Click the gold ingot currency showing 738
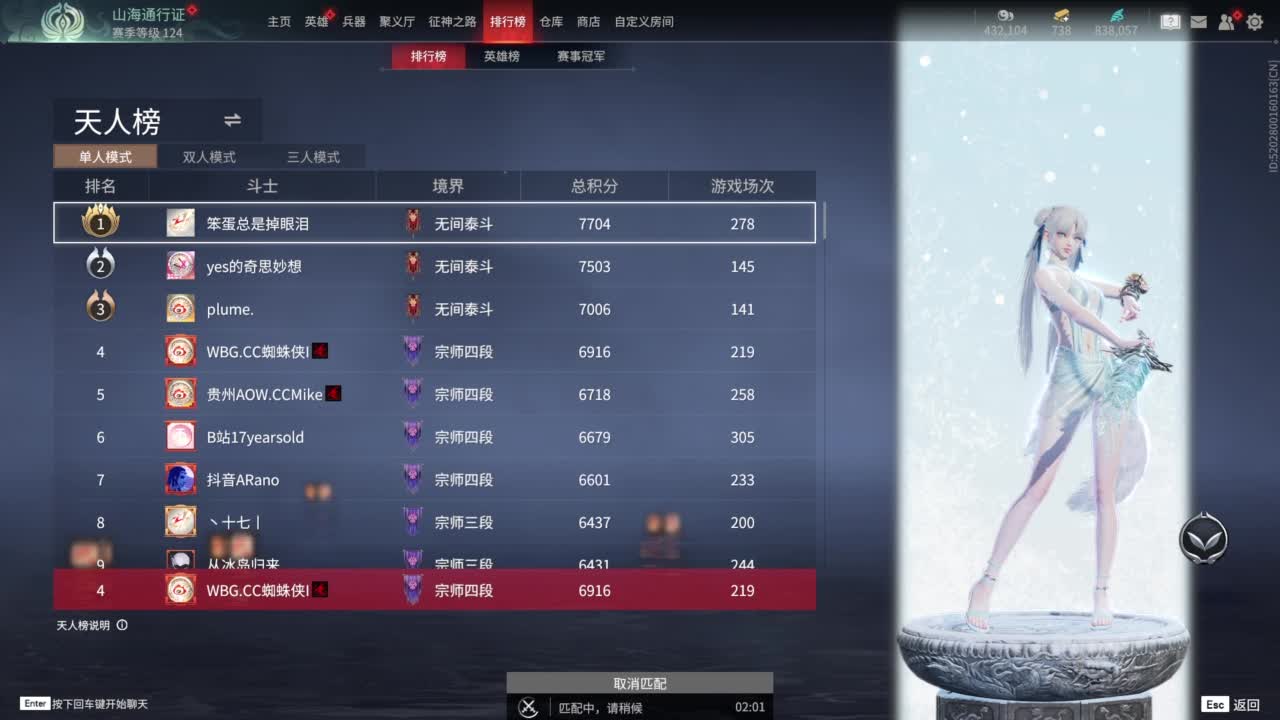Viewport: 1280px width, 720px height. point(1060,21)
